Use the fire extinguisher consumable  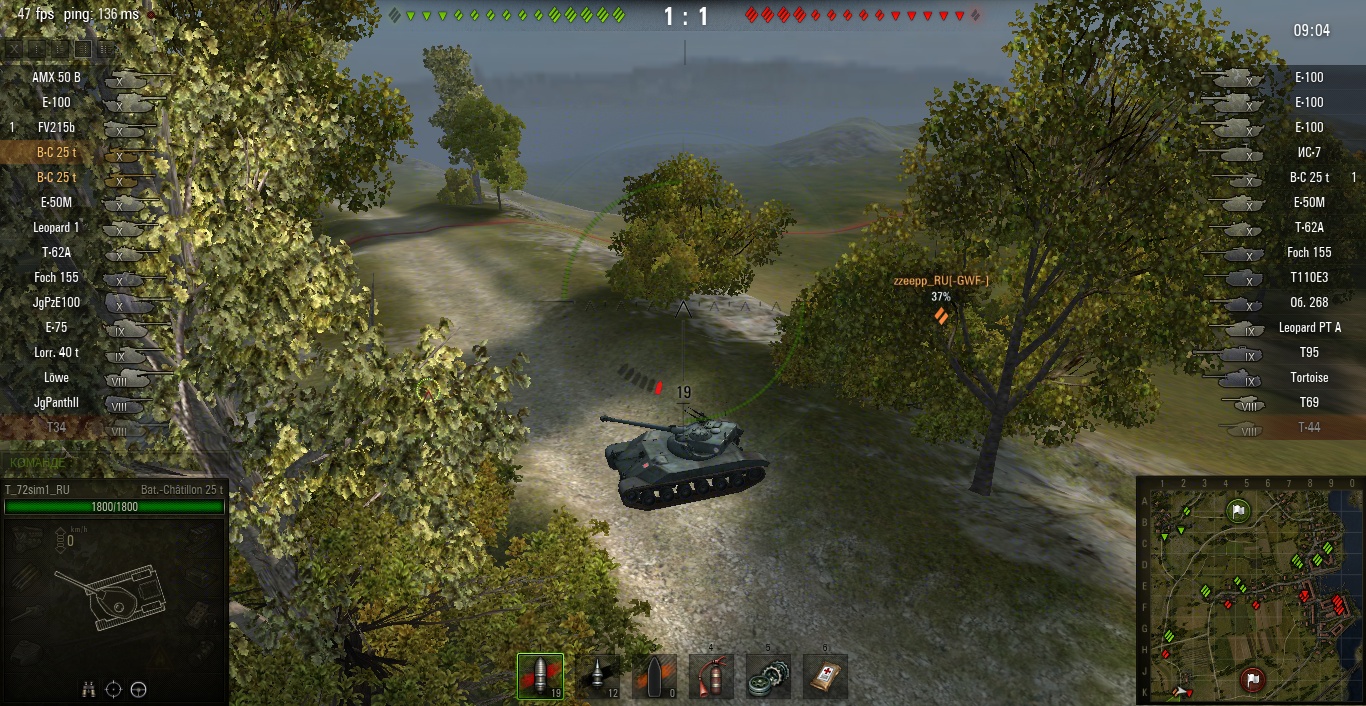[x=711, y=677]
